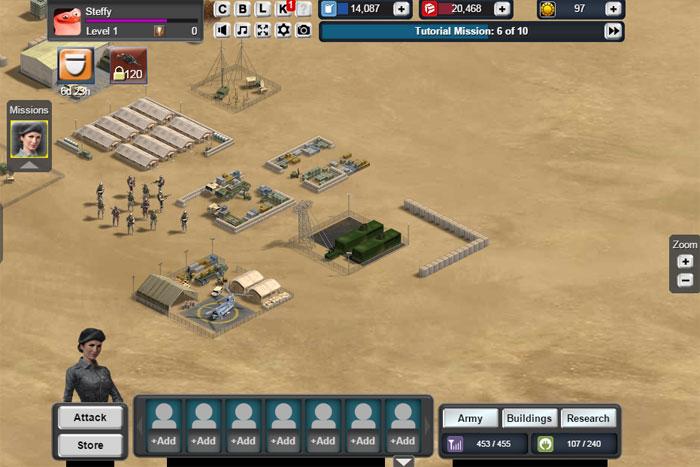700x467 pixels.
Task: Open the Missions advisor portrait
Action: (28, 139)
